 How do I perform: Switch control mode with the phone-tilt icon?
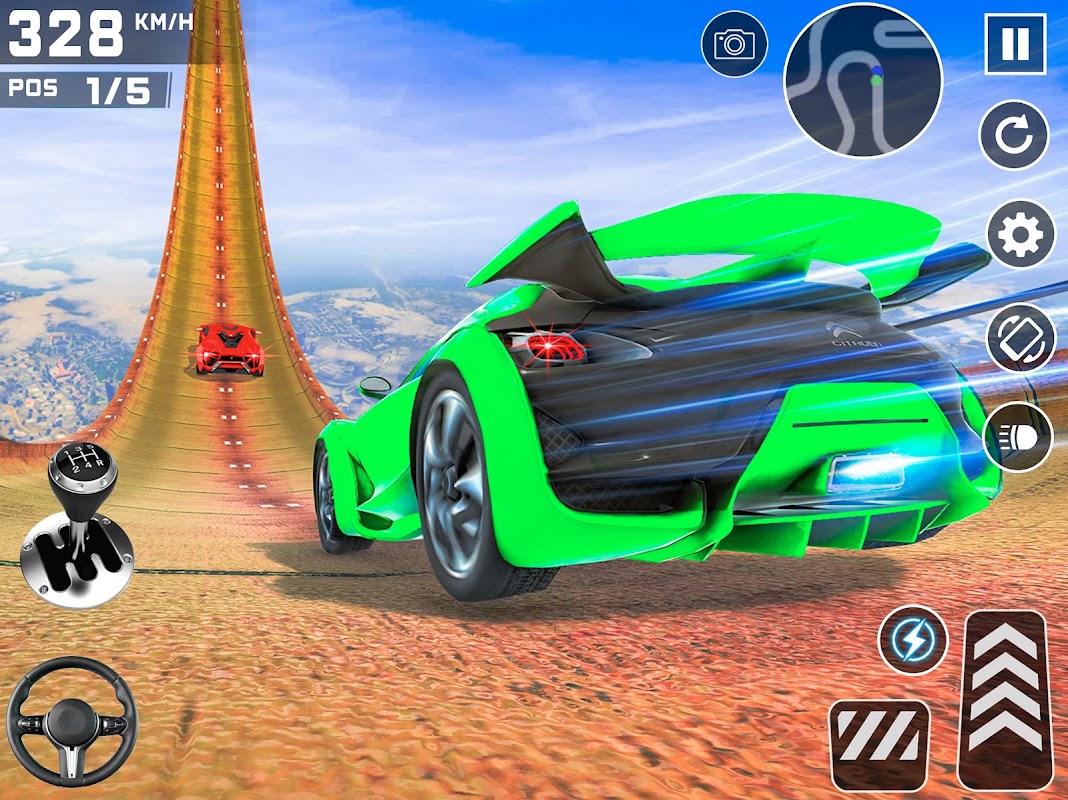pos(1020,338)
